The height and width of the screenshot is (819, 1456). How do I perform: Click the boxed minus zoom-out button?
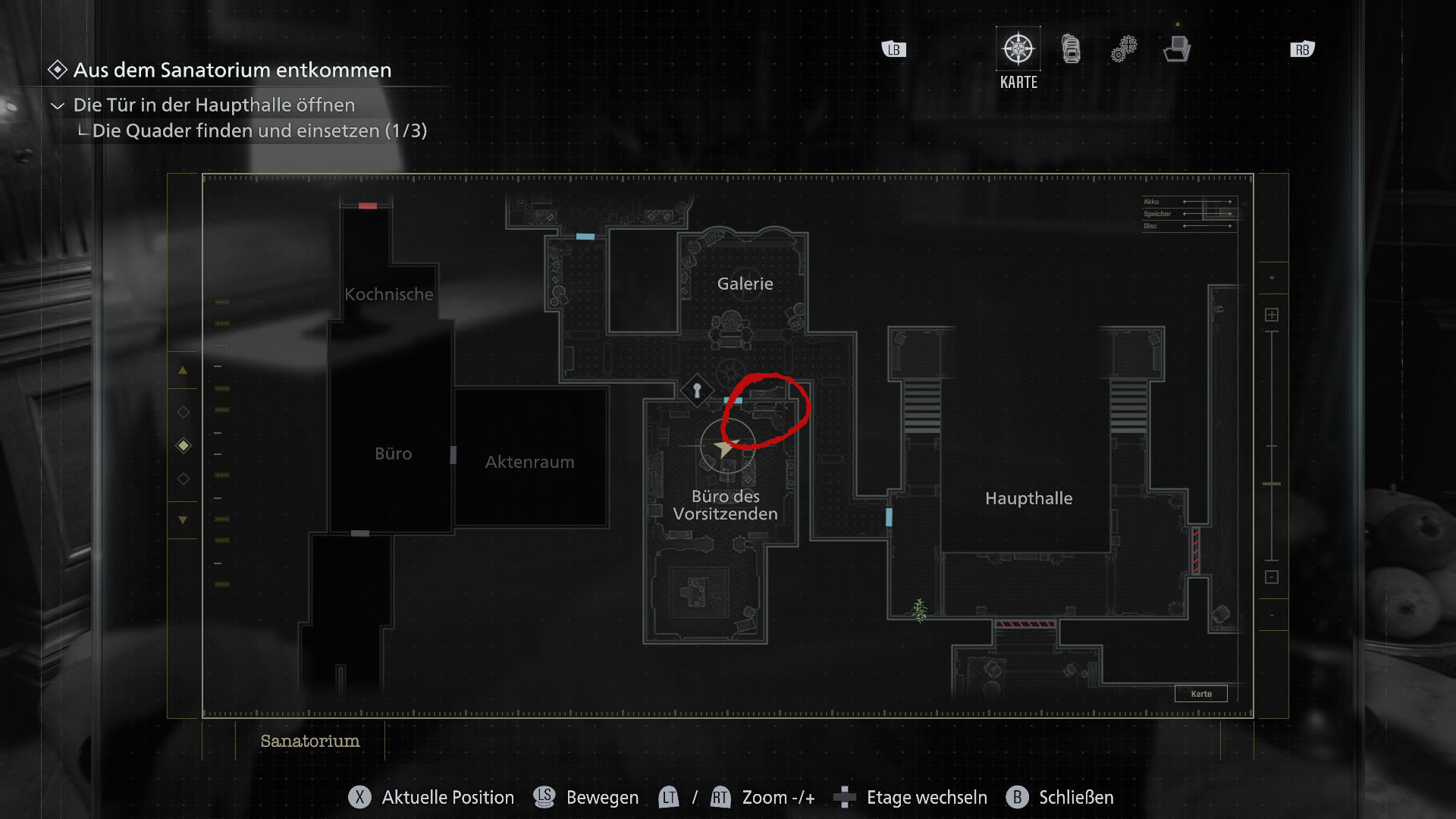pos(1272,577)
